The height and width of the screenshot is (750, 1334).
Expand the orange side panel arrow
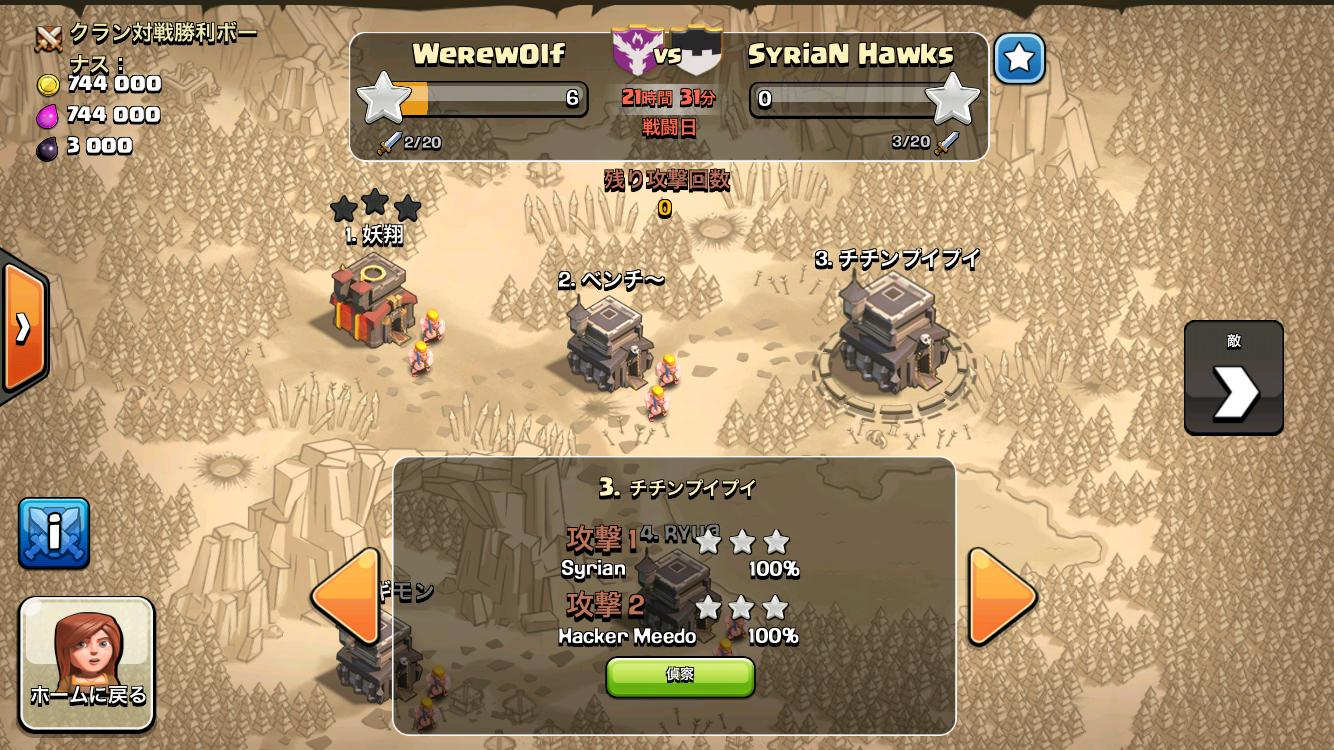click(22, 327)
